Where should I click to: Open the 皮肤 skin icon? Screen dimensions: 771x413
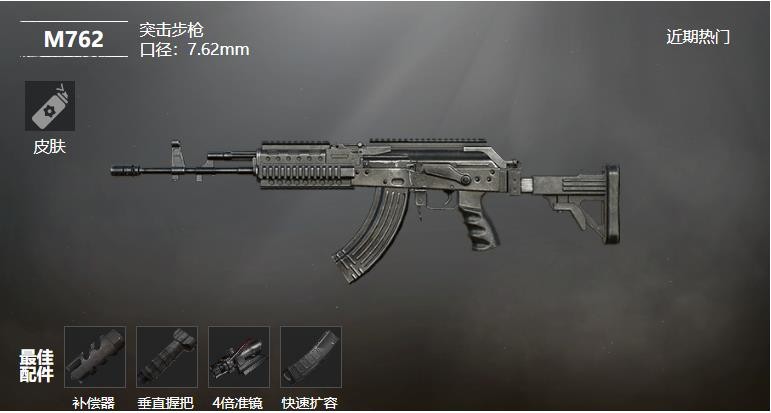tap(49, 106)
